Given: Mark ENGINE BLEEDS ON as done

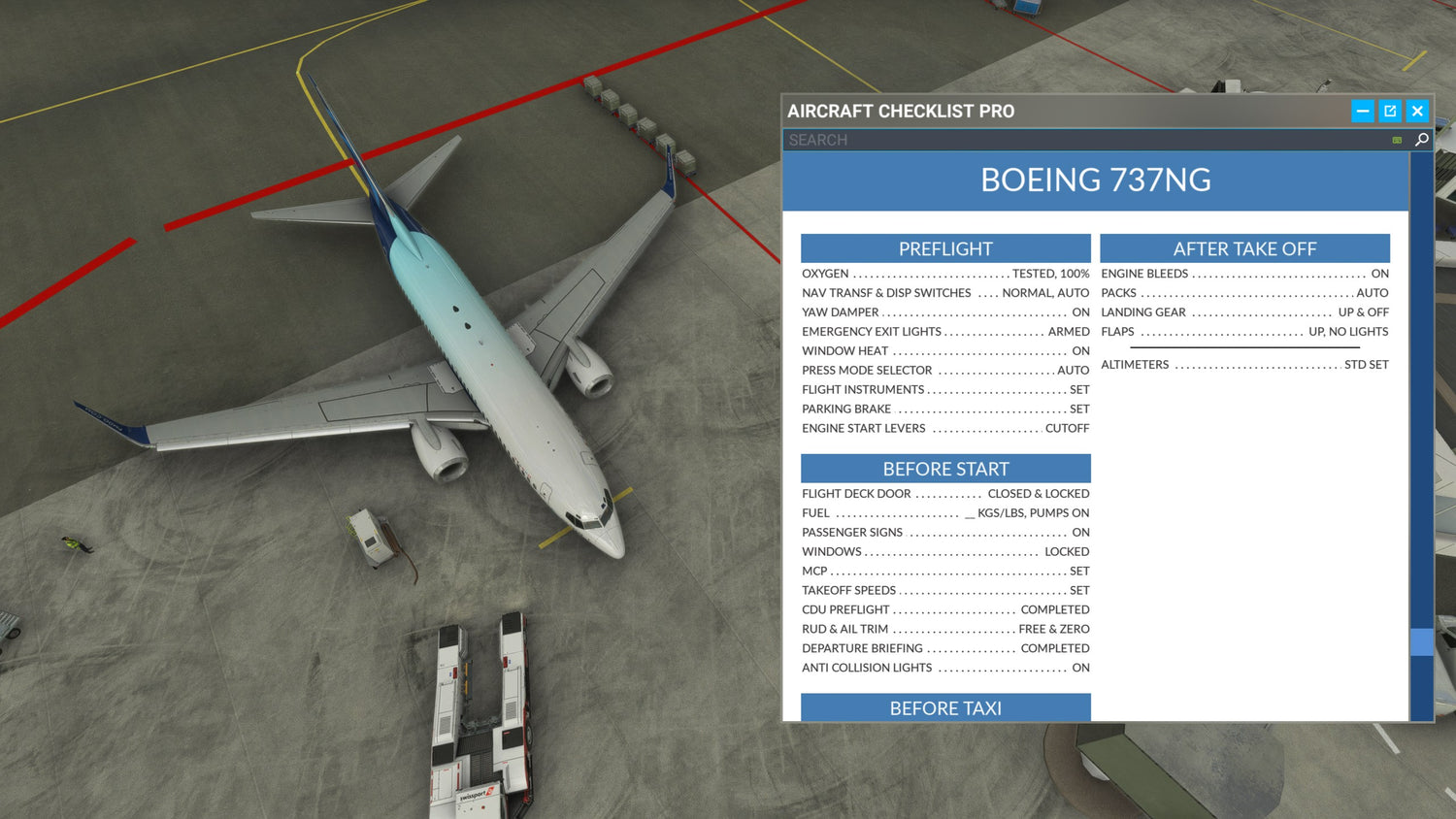Looking at the screenshot, I should tap(1245, 273).
